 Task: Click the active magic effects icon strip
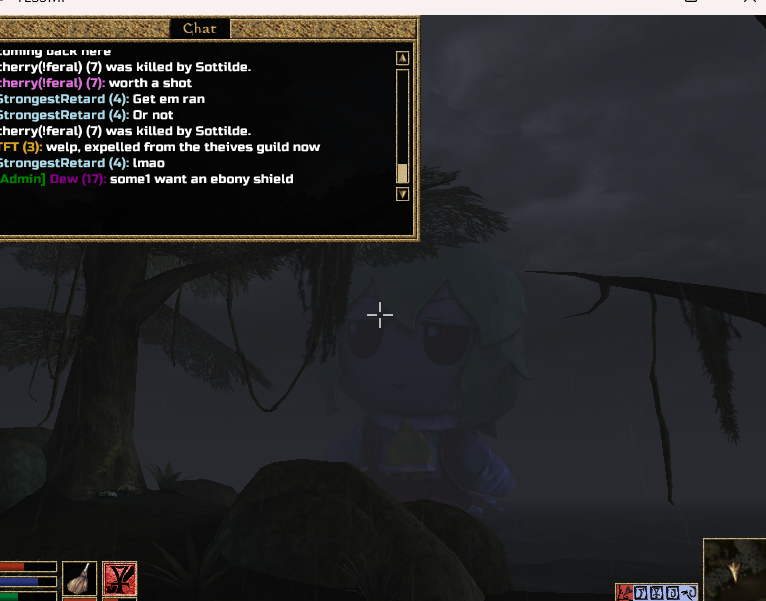657,593
